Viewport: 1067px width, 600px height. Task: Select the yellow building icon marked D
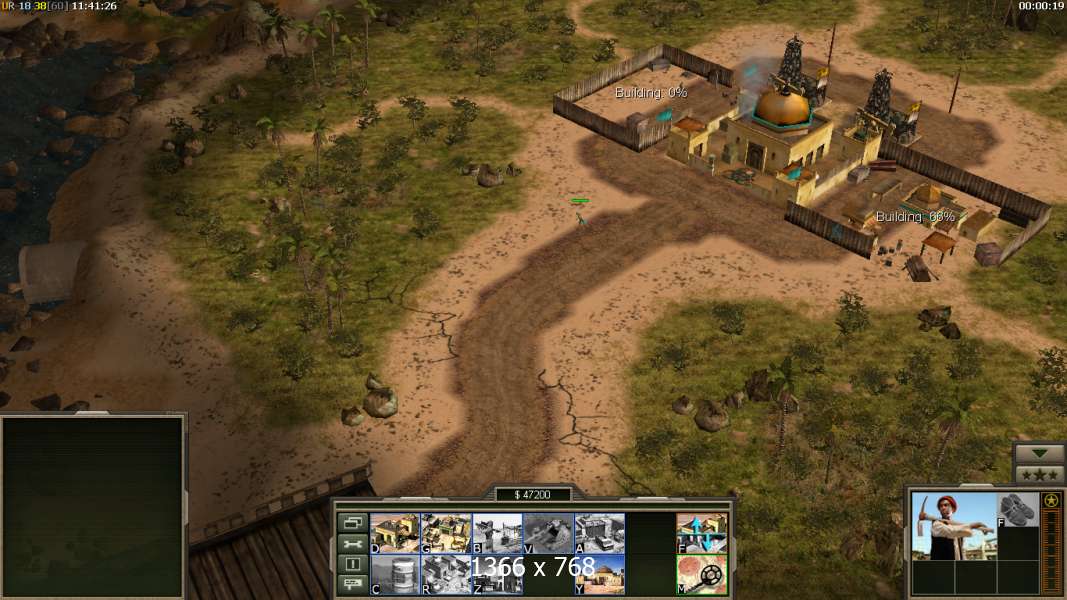pos(395,533)
